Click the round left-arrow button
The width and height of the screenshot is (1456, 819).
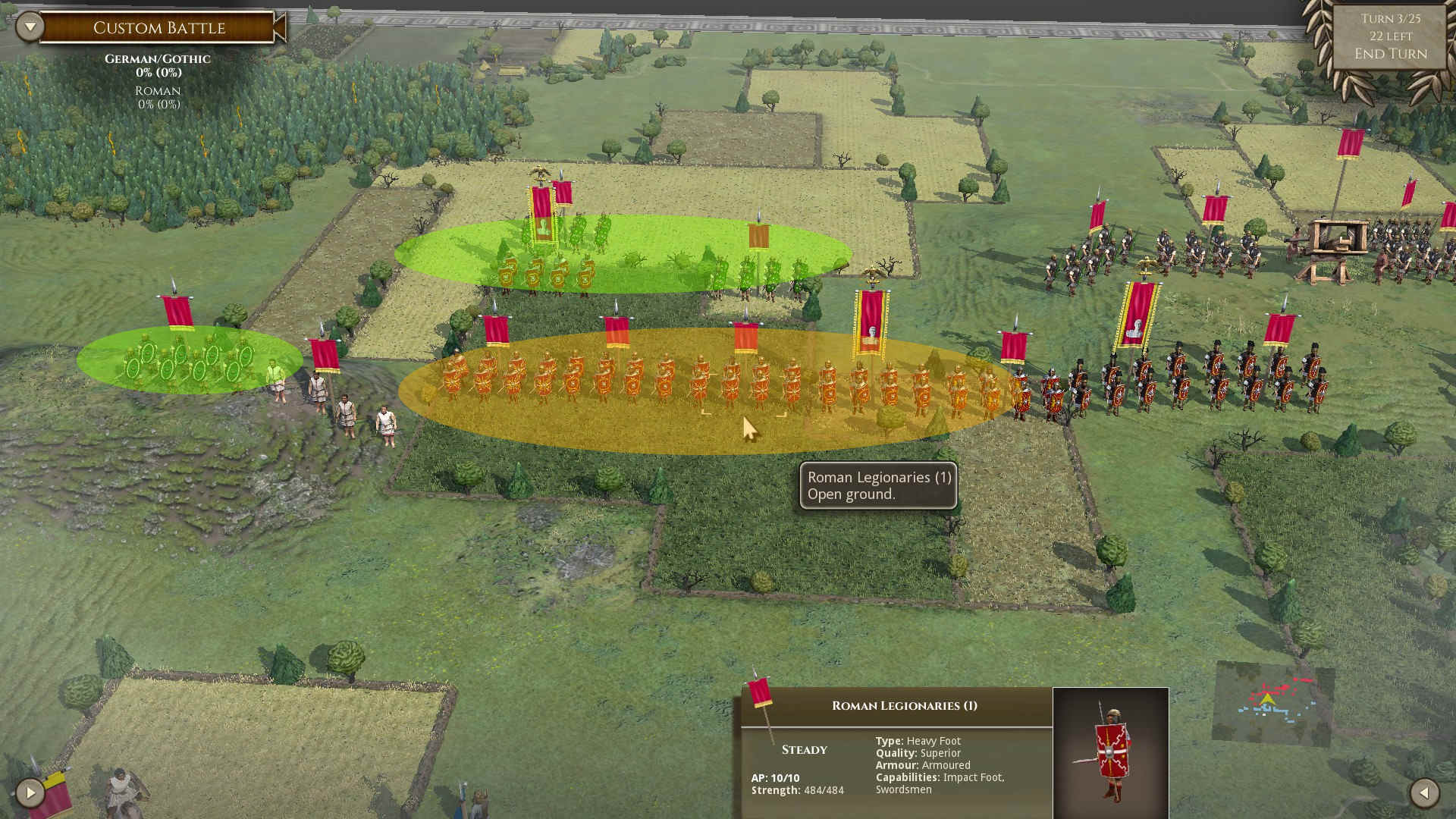[1423, 793]
